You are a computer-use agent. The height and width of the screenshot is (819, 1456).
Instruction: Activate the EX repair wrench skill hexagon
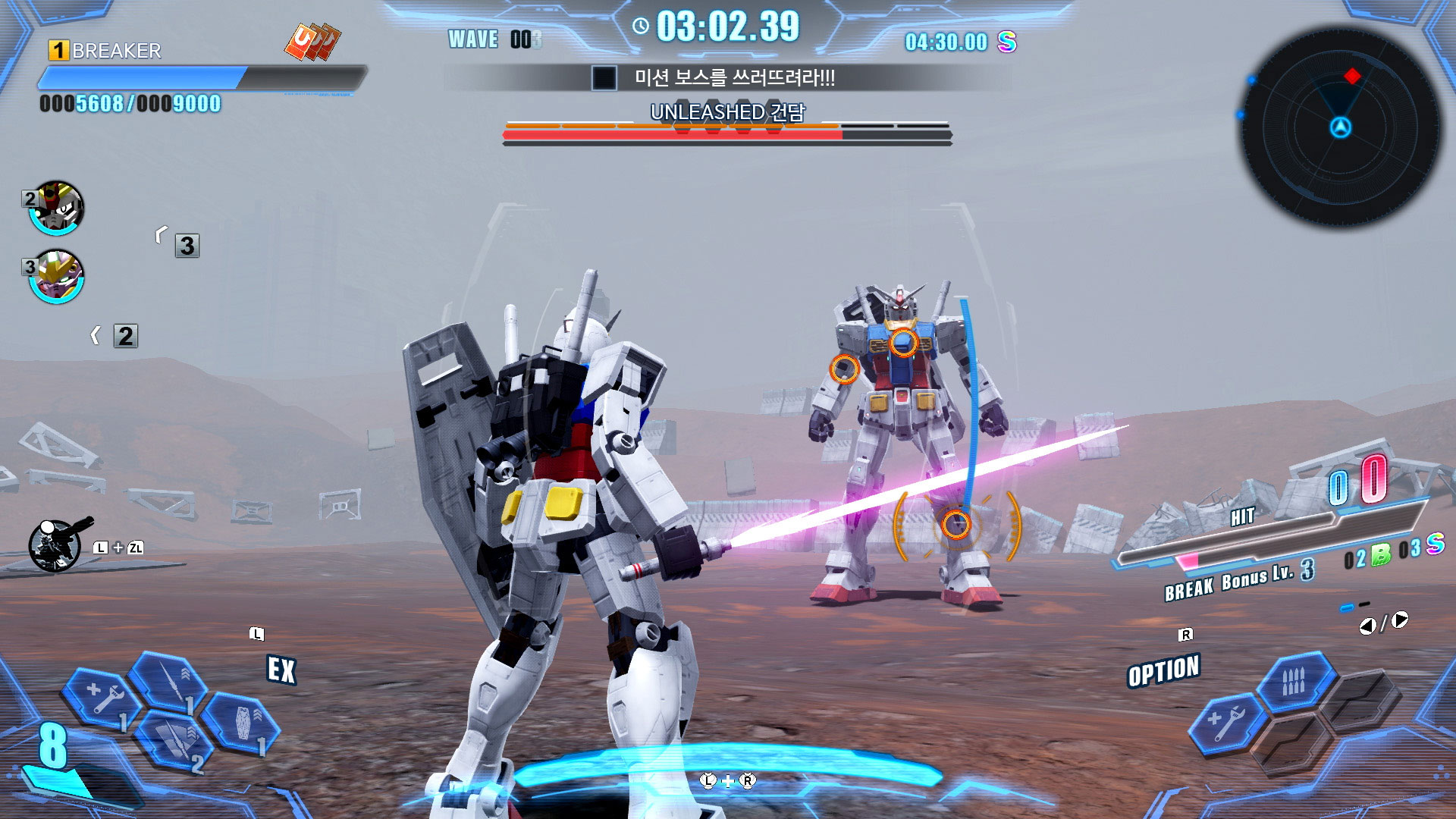click(102, 698)
